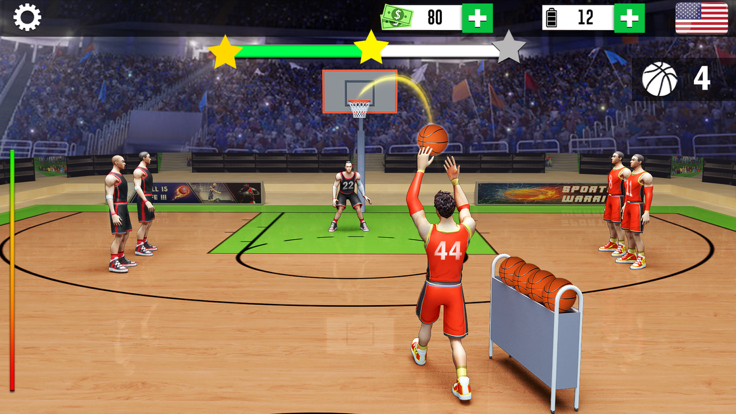Screen dimensions: 736x414
Task: Refill energy using the battery plus button
Action: 629,18
